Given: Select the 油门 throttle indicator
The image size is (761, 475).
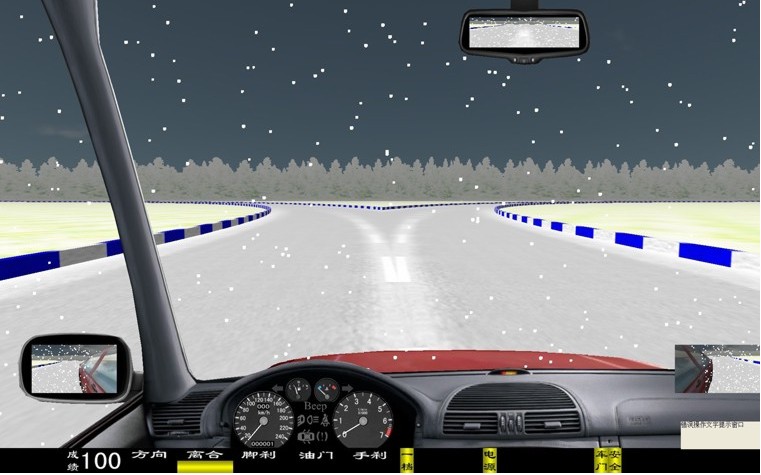Looking at the screenshot, I should (315, 456).
